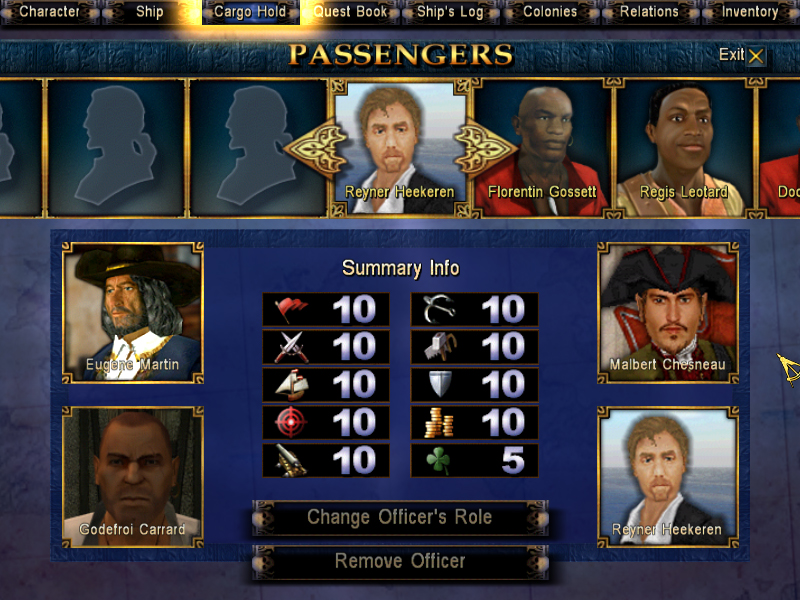This screenshot has width=800, height=600.
Task: Open the Ship tab
Action: 149,12
